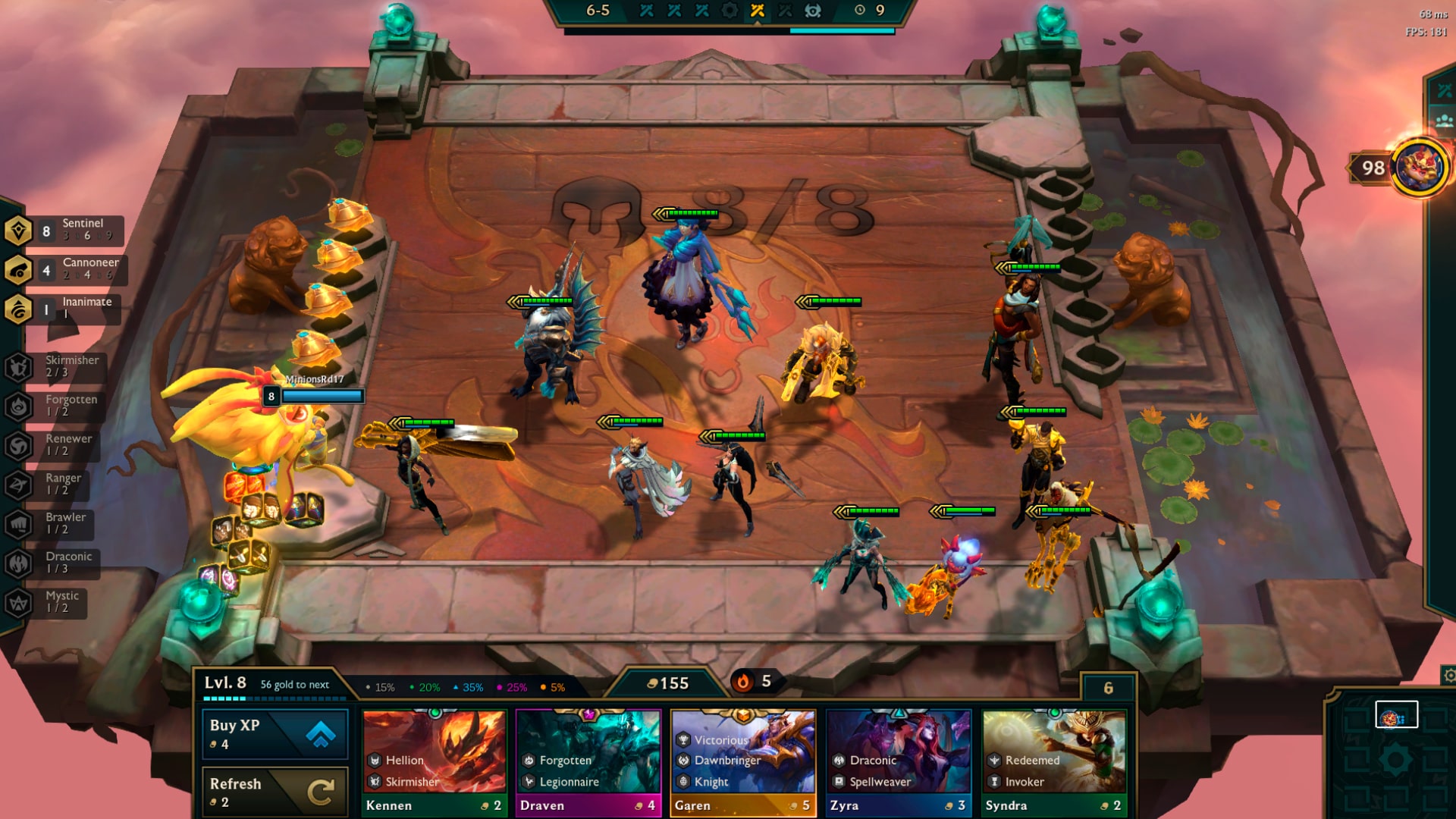Select the gold coin icon beside 155
1456x819 pixels.
(653, 683)
